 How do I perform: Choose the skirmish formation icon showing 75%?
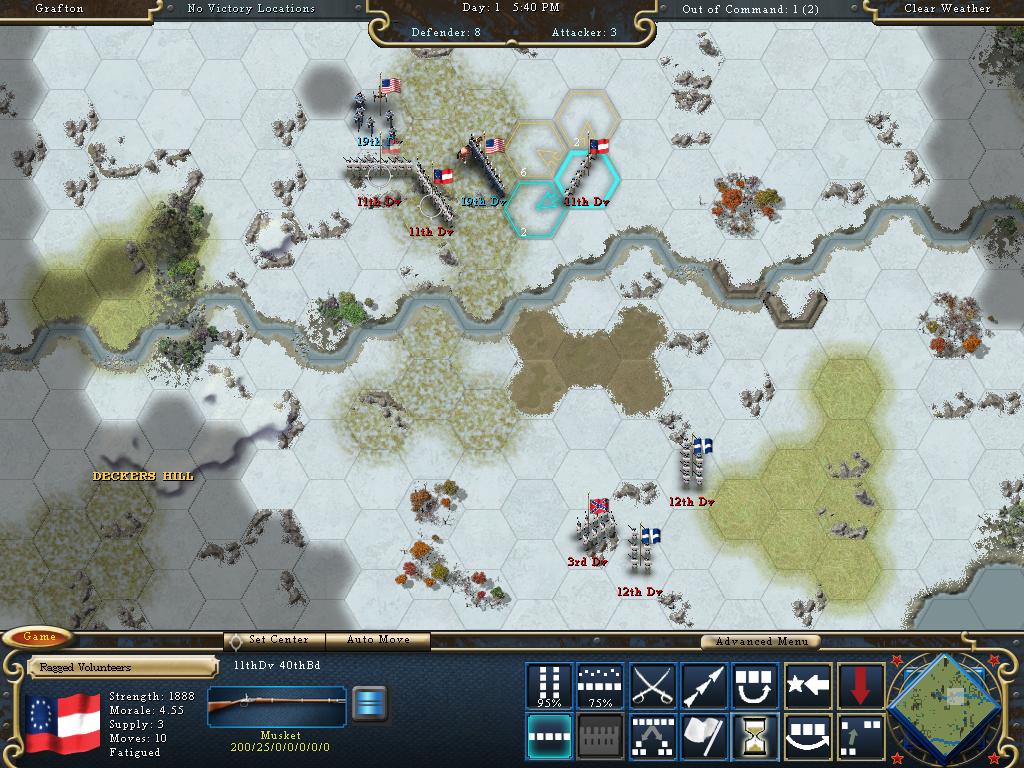point(600,685)
